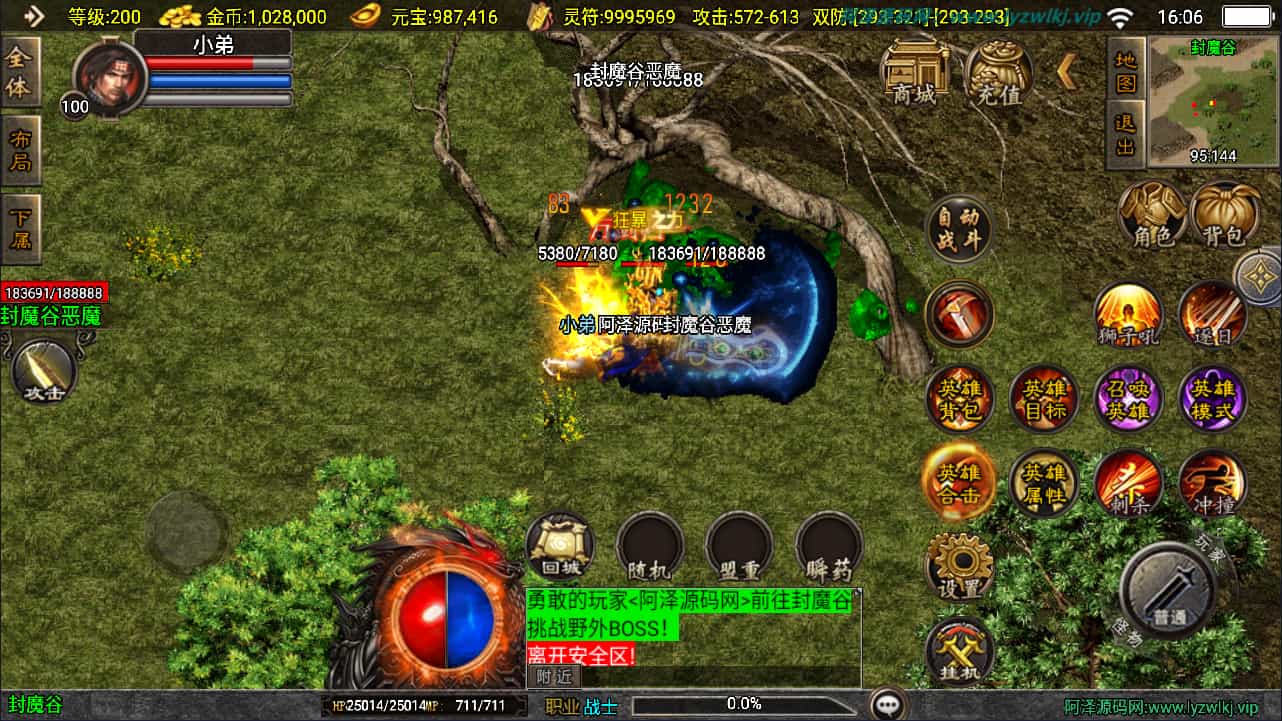
Task: Open the 商城 shop
Action: (x=914, y=73)
